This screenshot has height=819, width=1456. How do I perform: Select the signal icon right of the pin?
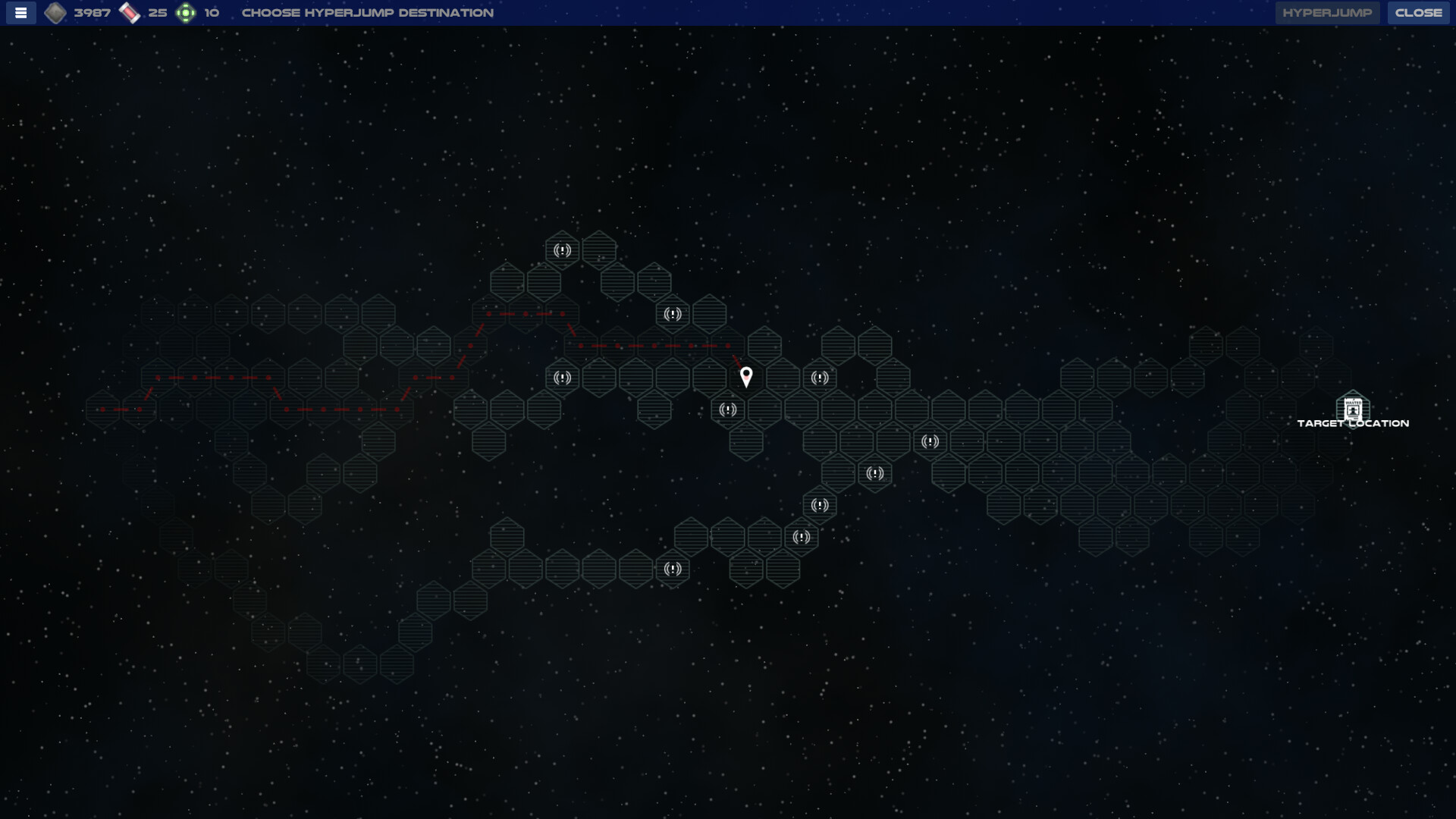click(x=819, y=378)
